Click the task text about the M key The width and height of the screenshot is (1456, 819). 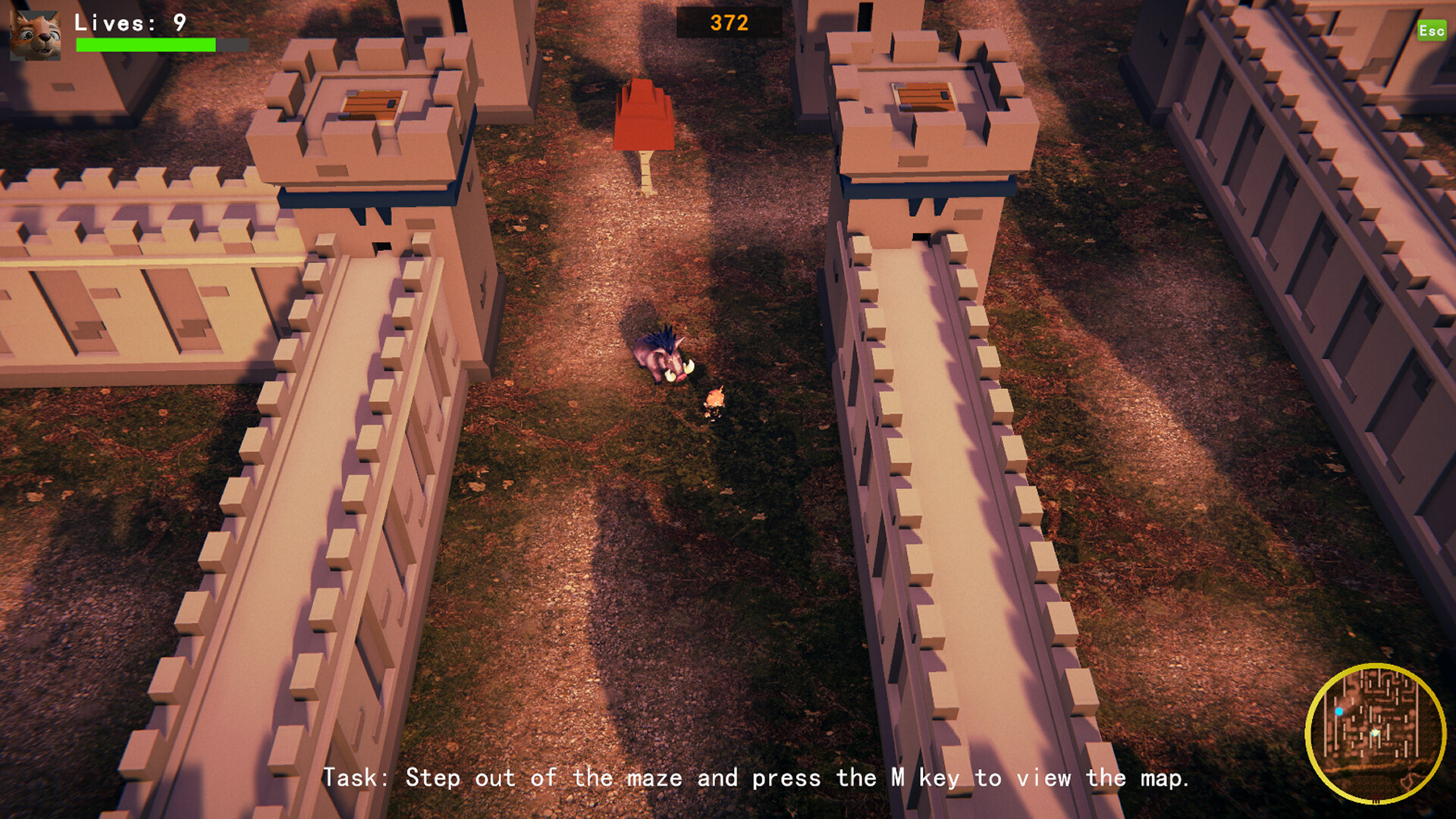click(757, 777)
